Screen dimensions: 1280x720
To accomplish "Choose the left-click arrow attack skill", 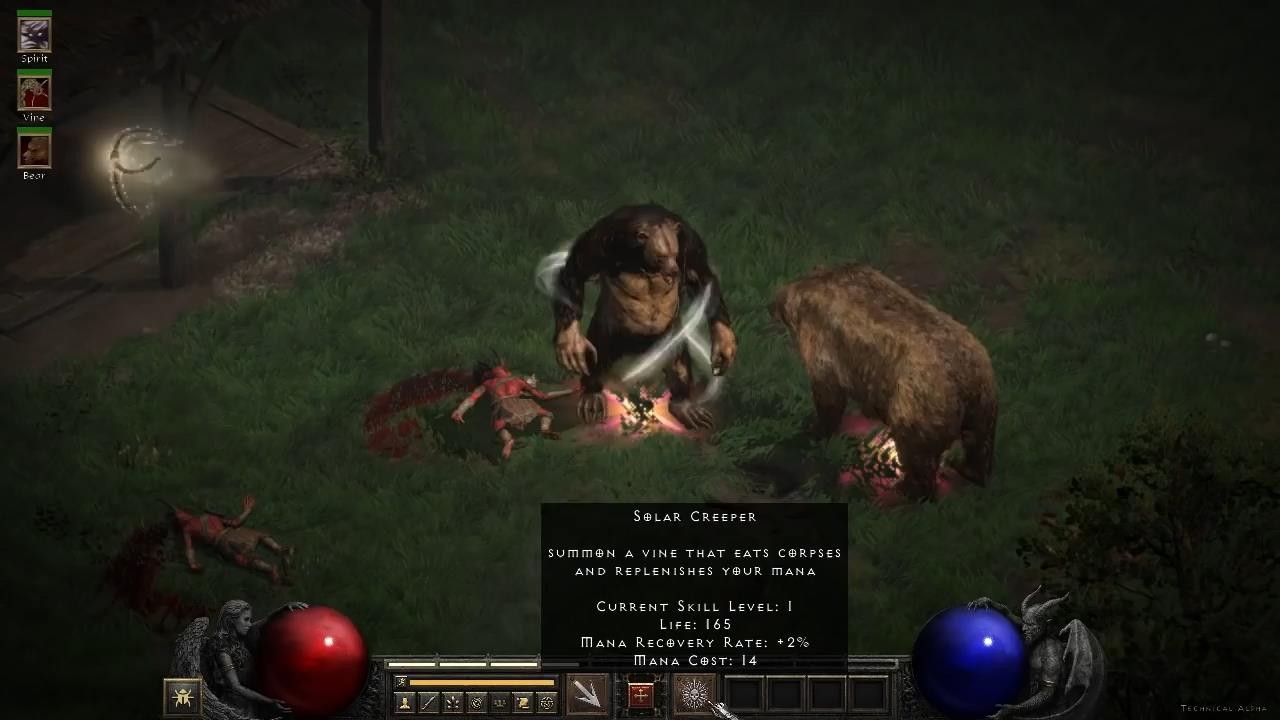I will click(587, 694).
